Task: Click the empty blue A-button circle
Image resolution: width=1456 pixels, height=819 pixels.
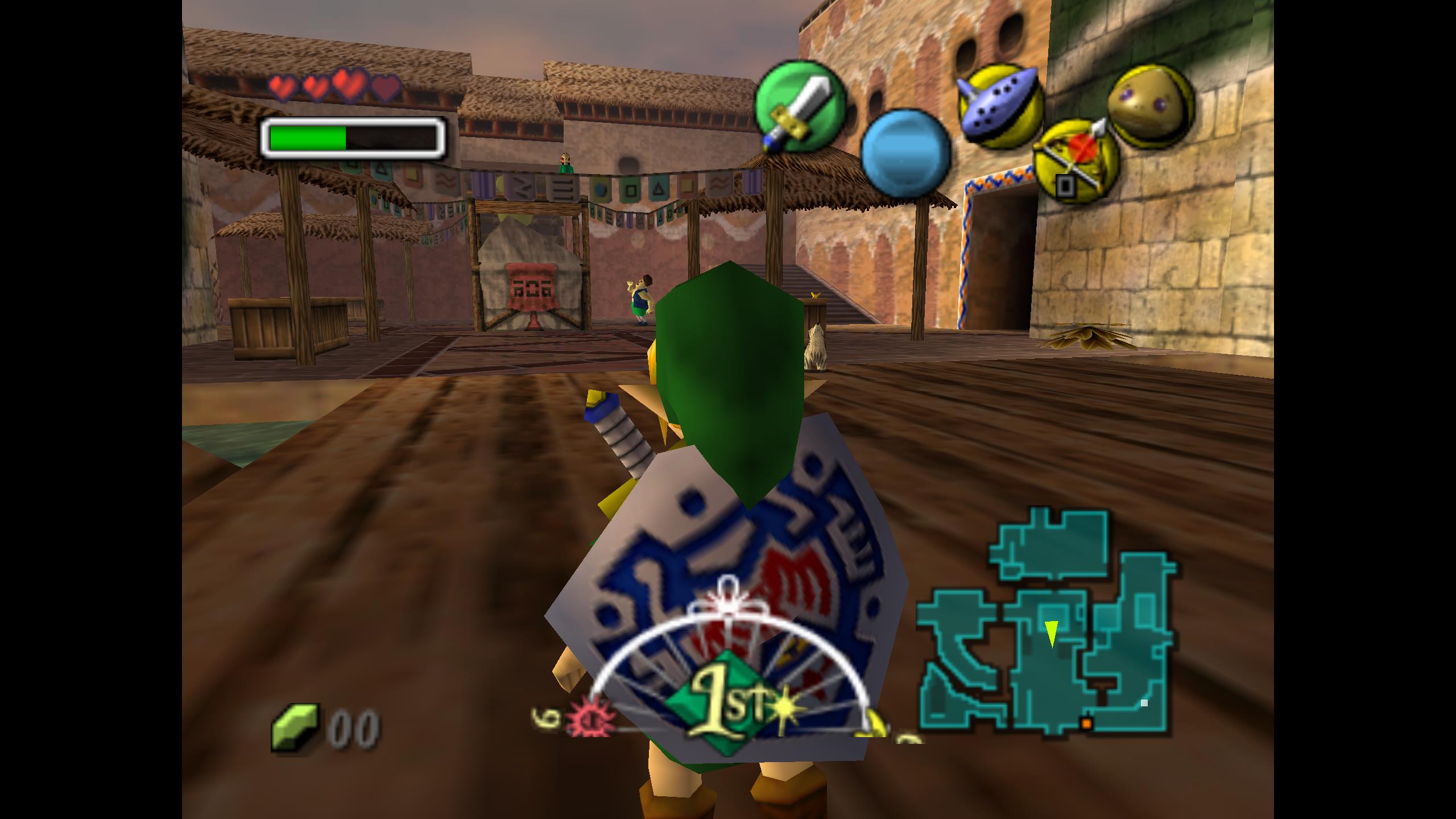Action: tap(905, 154)
